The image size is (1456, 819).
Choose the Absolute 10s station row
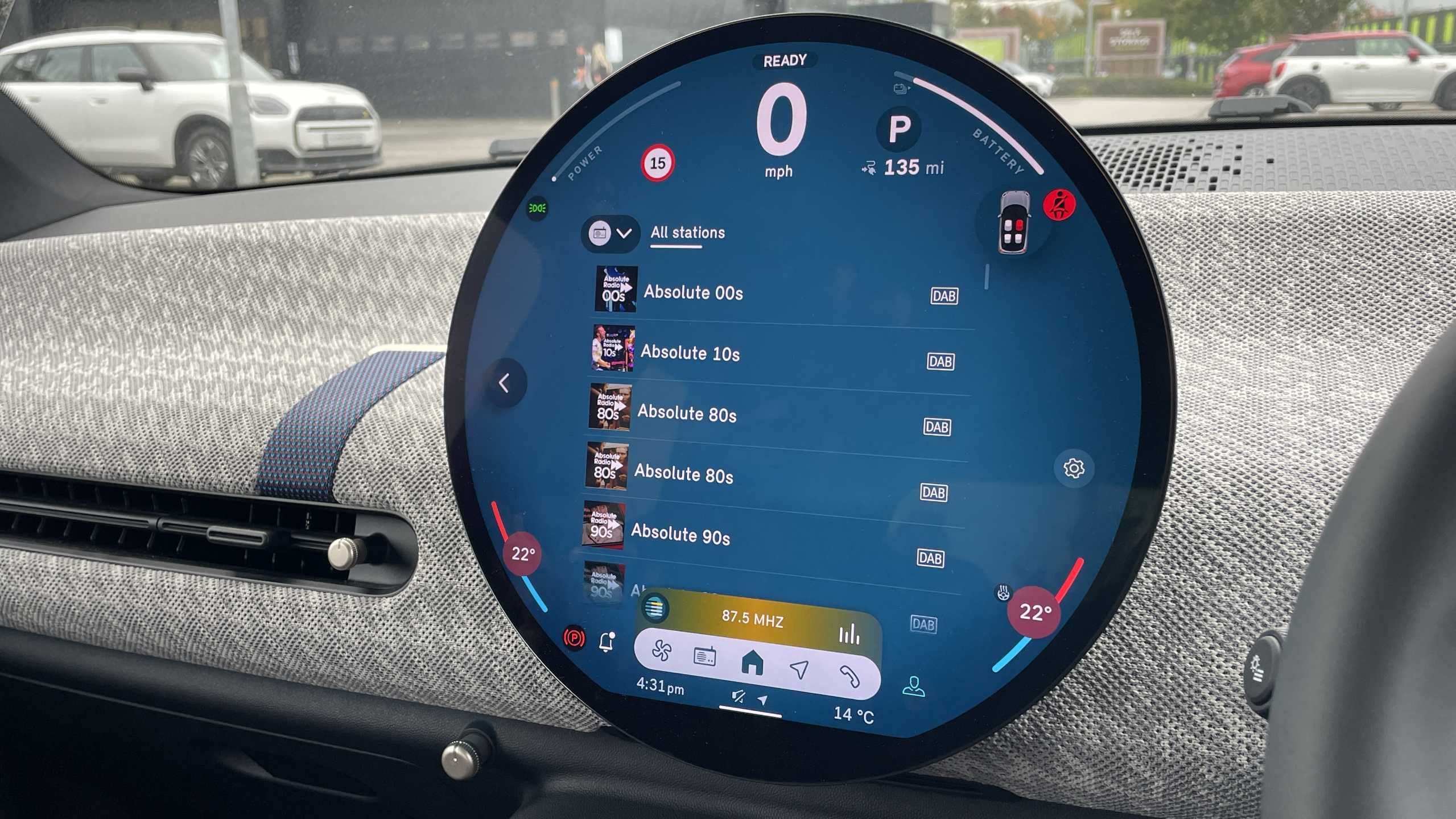tap(690, 353)
